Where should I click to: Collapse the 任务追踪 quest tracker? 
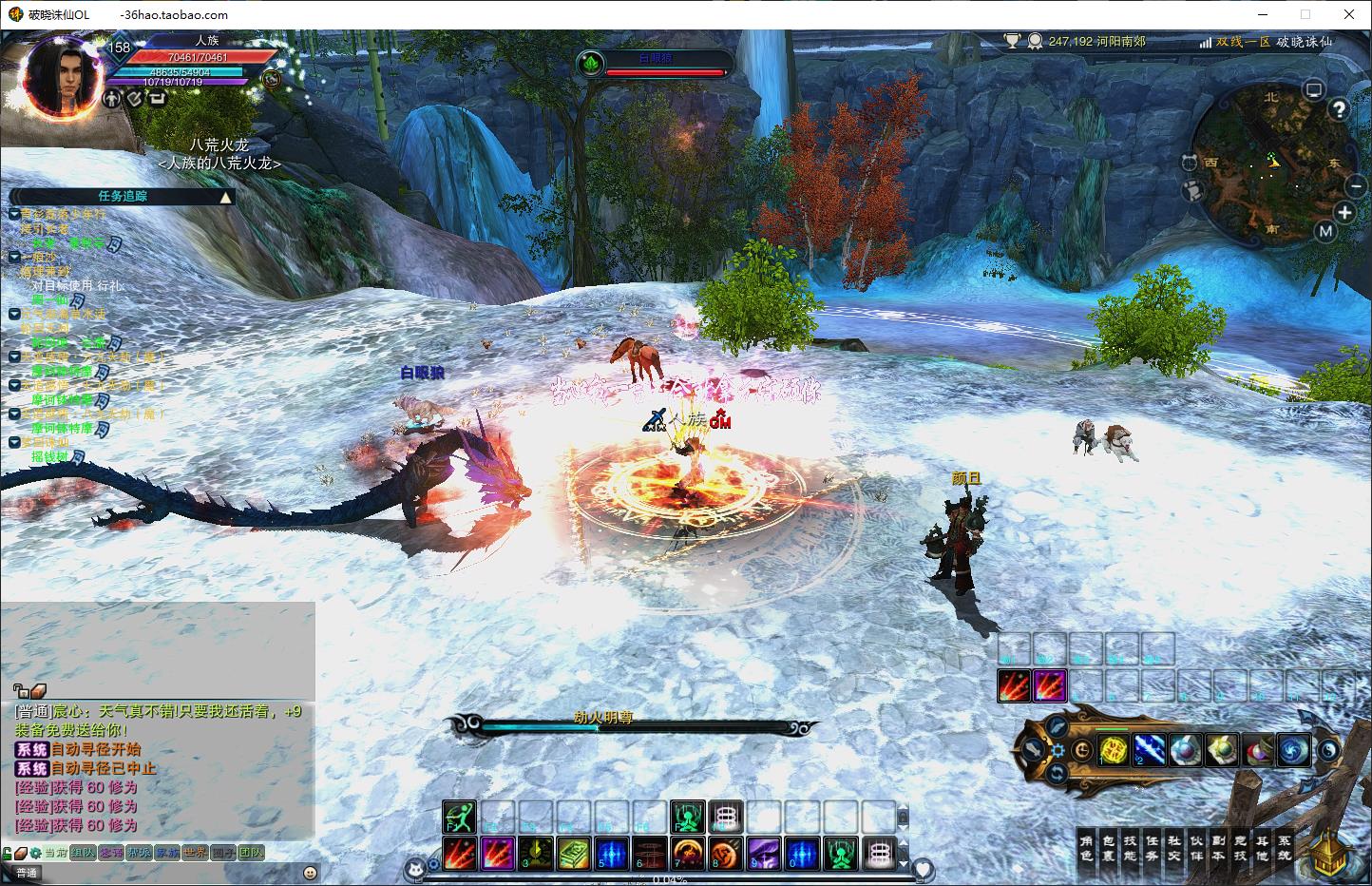(x=225, y=197)
